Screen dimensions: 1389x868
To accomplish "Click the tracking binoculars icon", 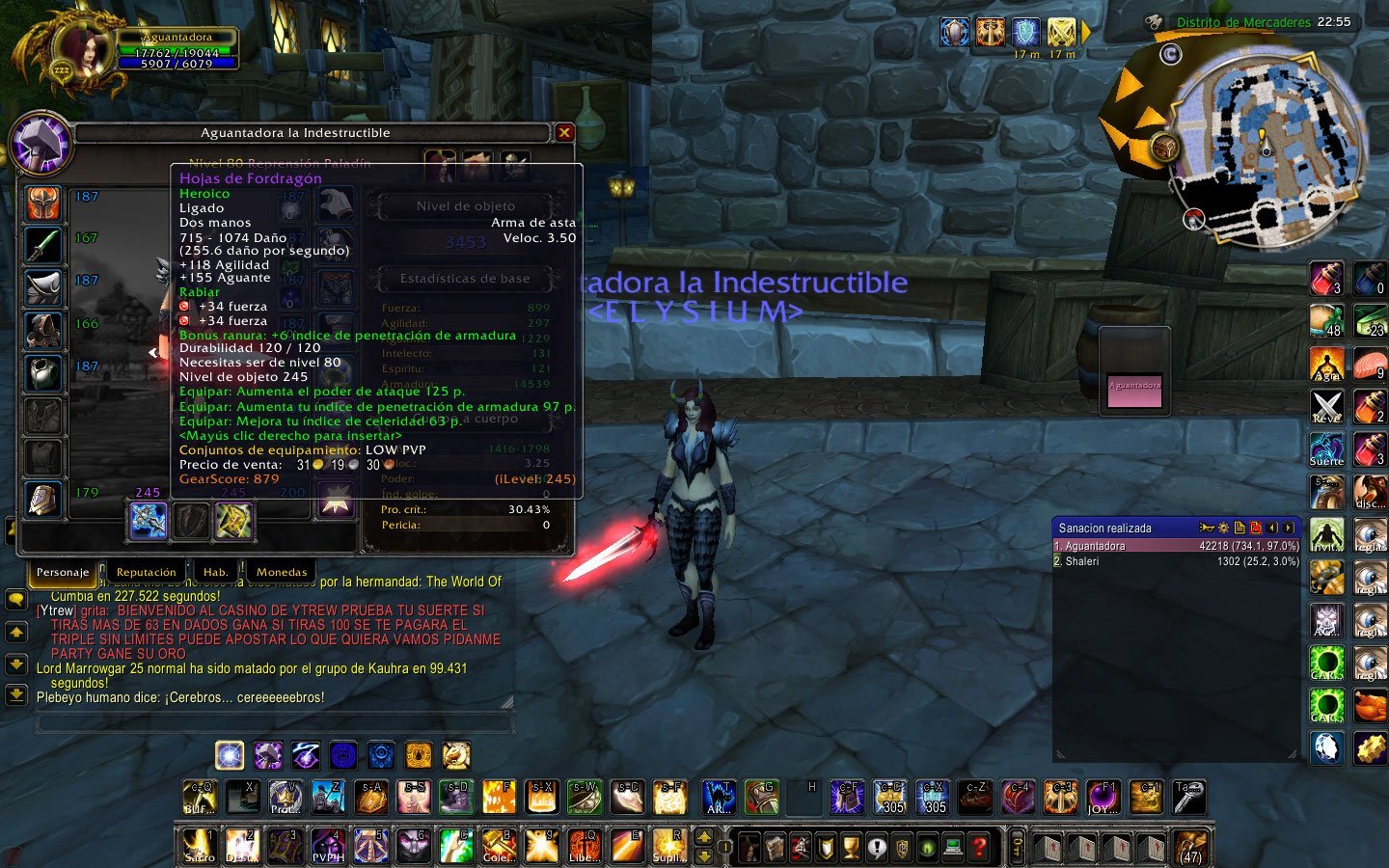I will pyautogui.click(x=1154, y=21).
